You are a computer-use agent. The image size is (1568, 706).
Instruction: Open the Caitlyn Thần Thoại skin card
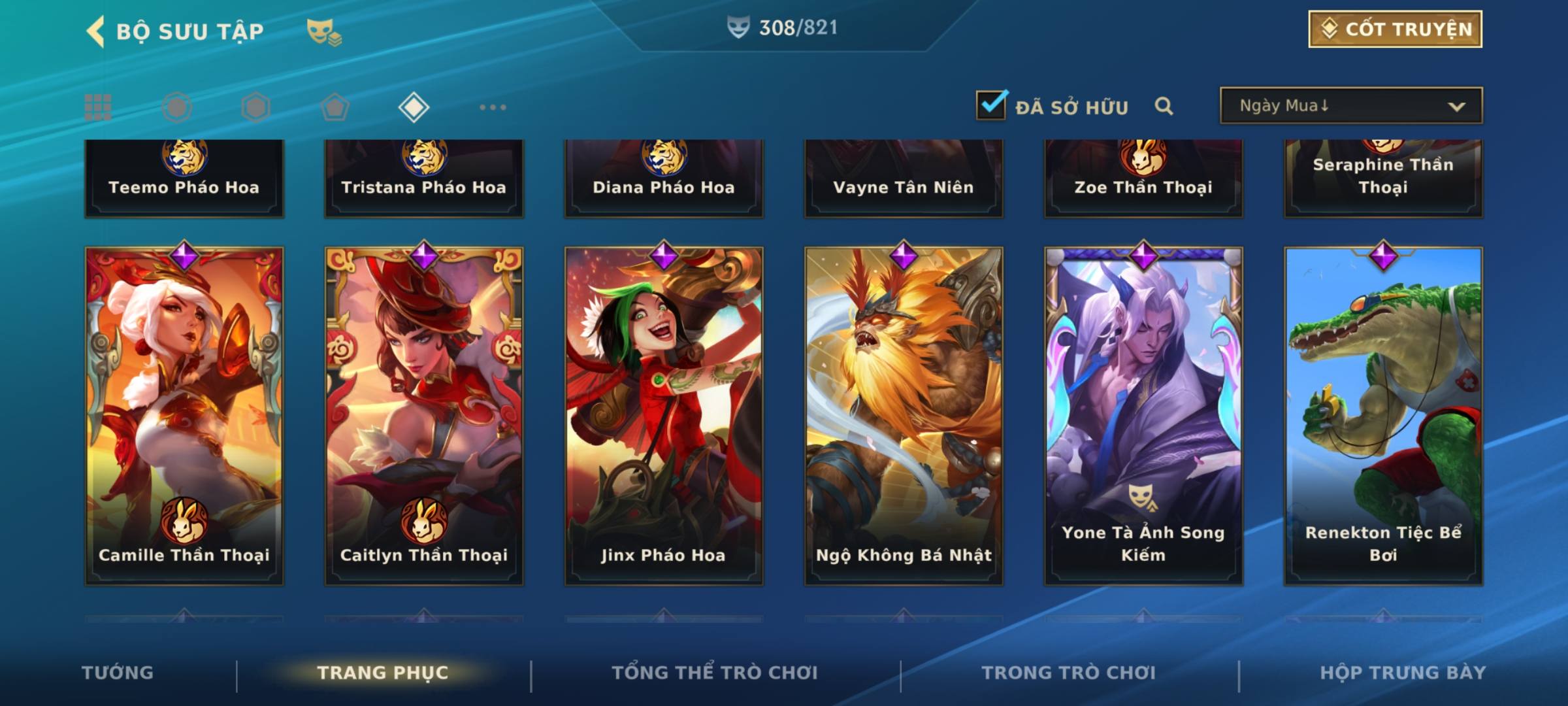(424, 416)
